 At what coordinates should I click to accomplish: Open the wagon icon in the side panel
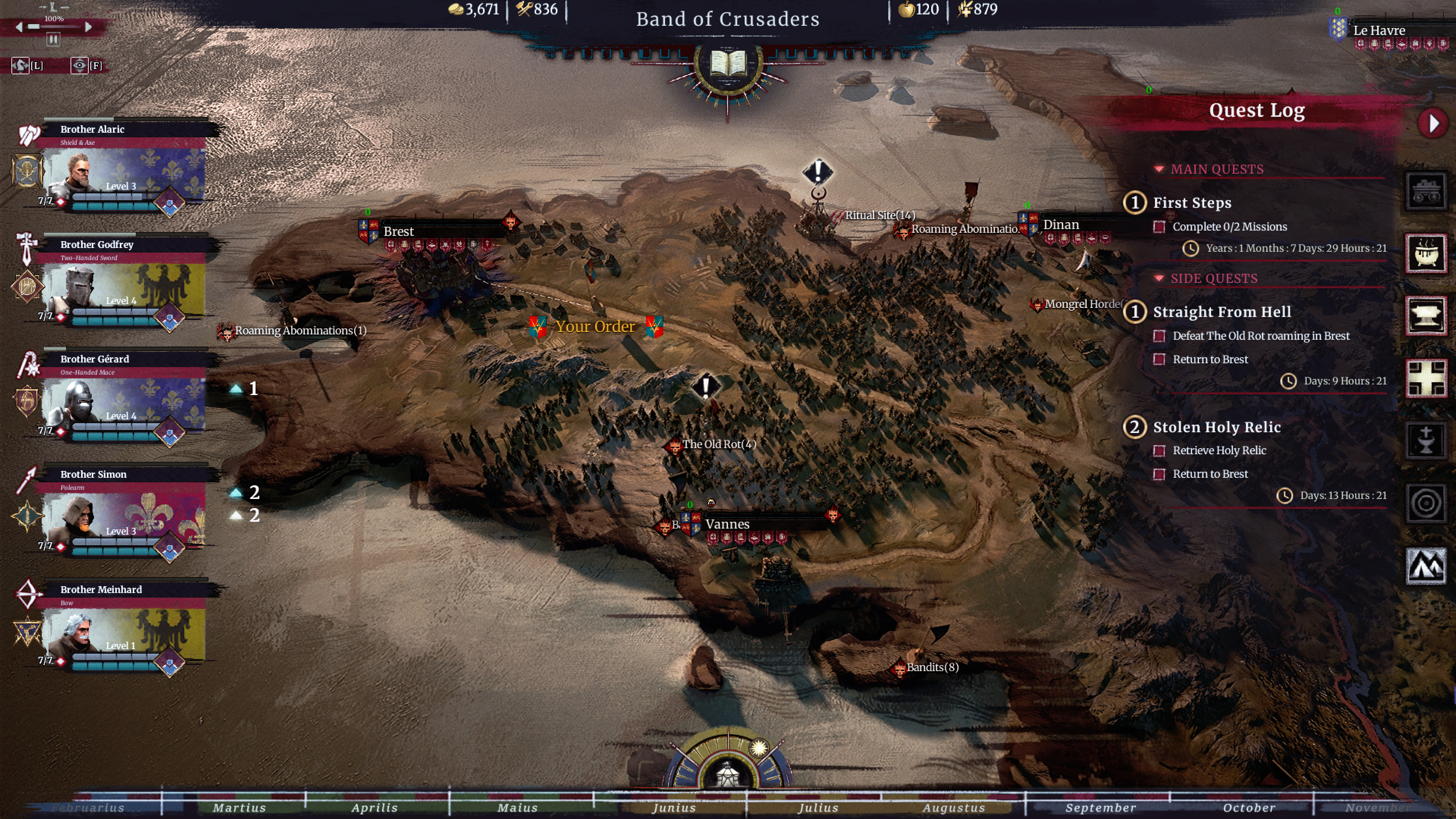point(1426,191)
